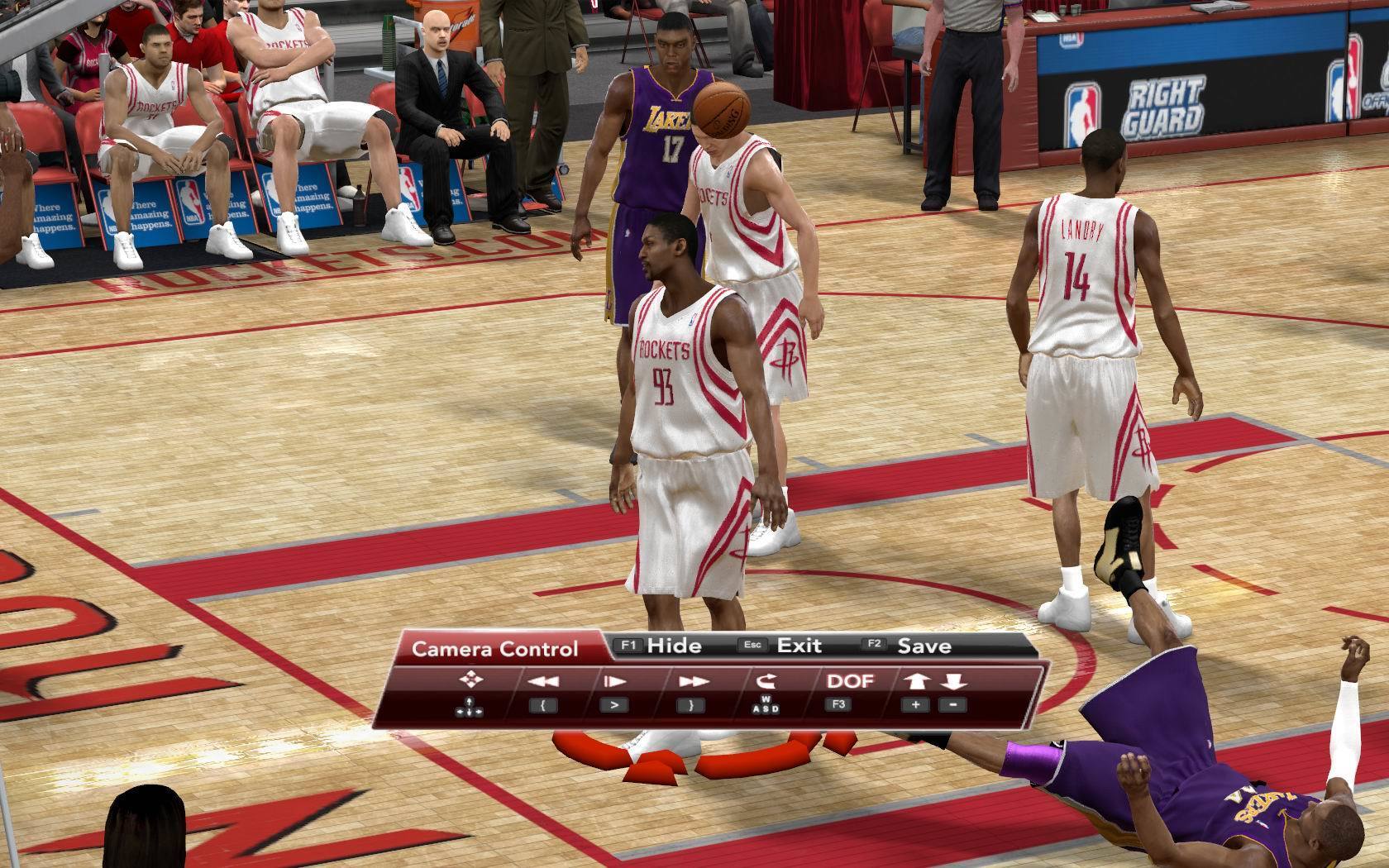Raise the camera with the up arrow
The image size is (1389, 868).
916,682
